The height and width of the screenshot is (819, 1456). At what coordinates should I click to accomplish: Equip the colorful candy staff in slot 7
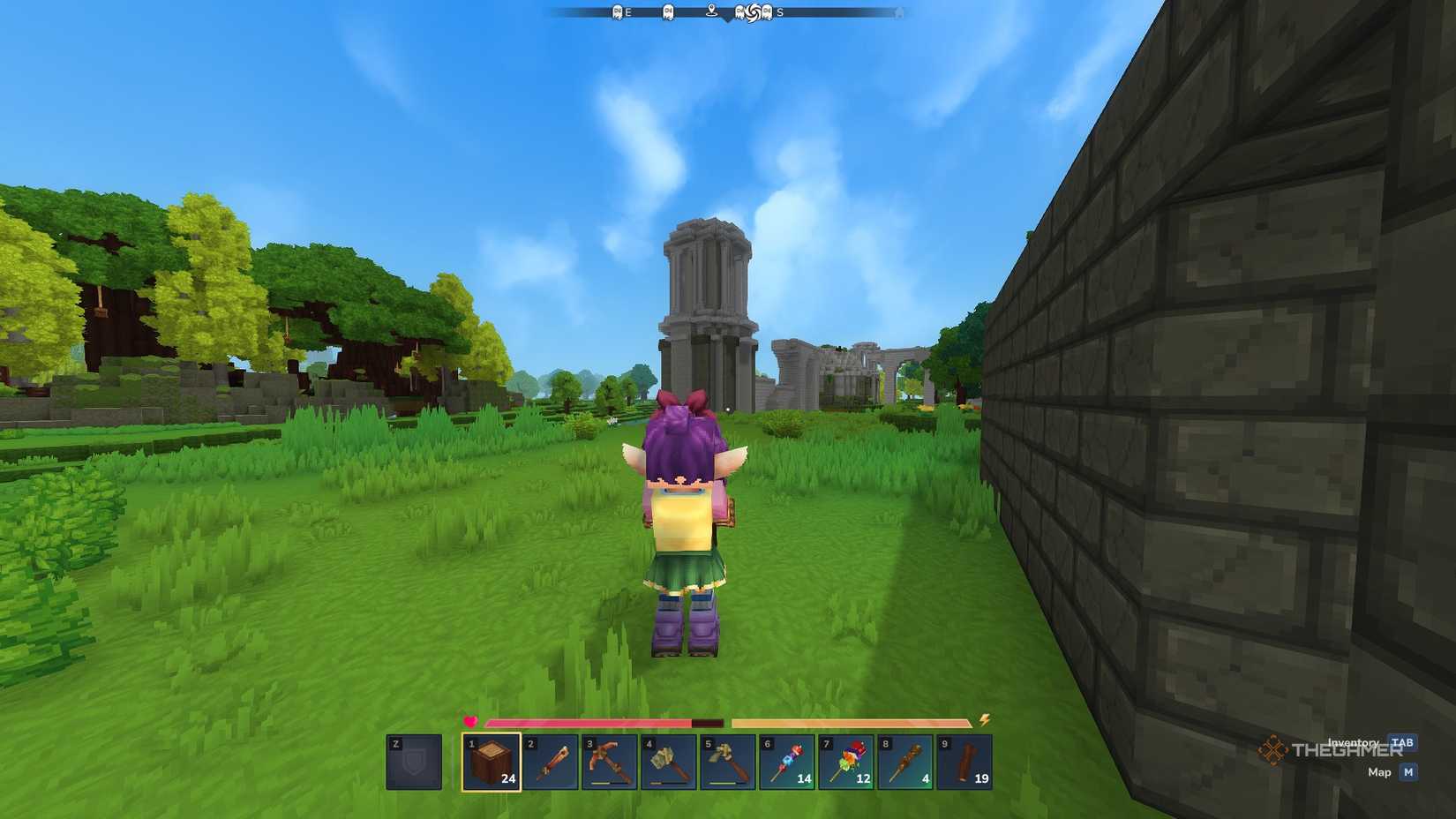846,762
